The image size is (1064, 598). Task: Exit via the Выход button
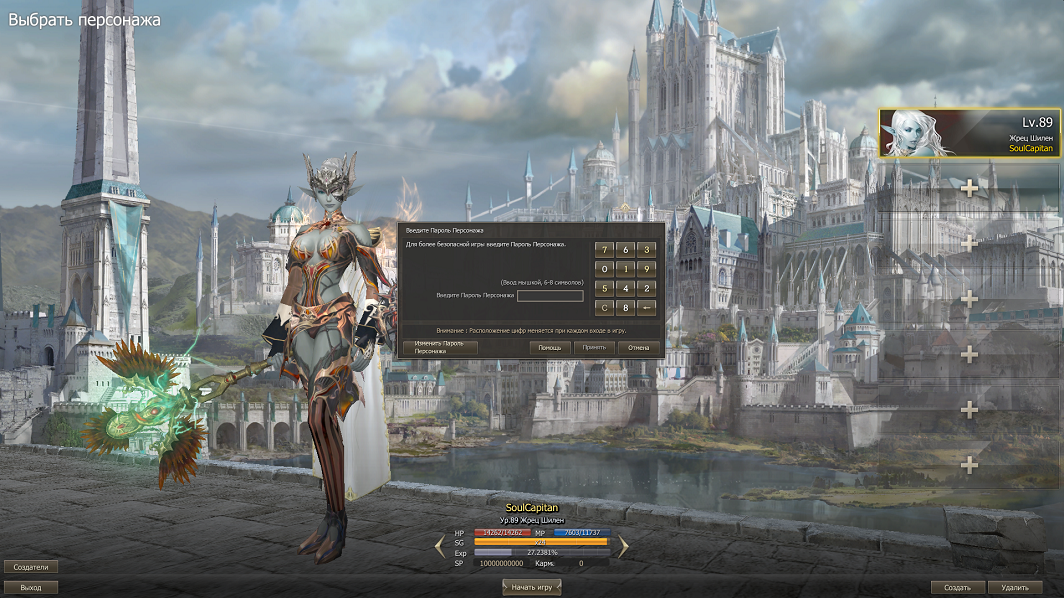[31, 587]
